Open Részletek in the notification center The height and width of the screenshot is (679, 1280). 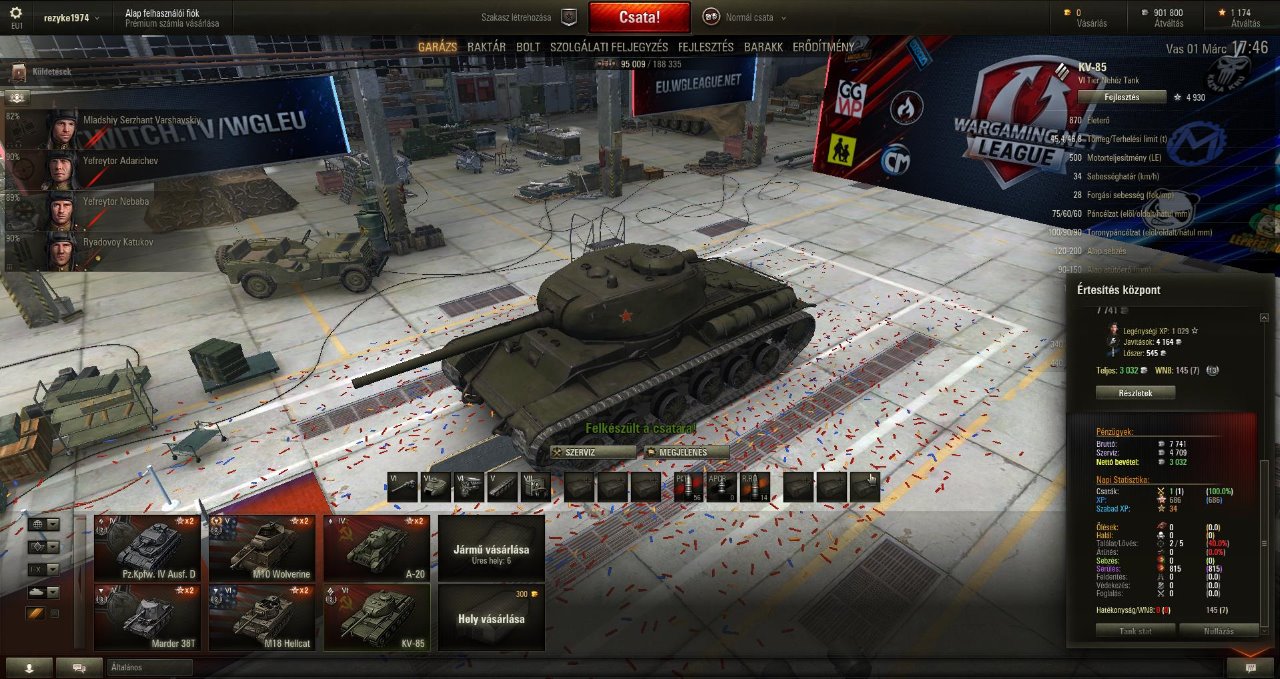(x=1134, y=393)
